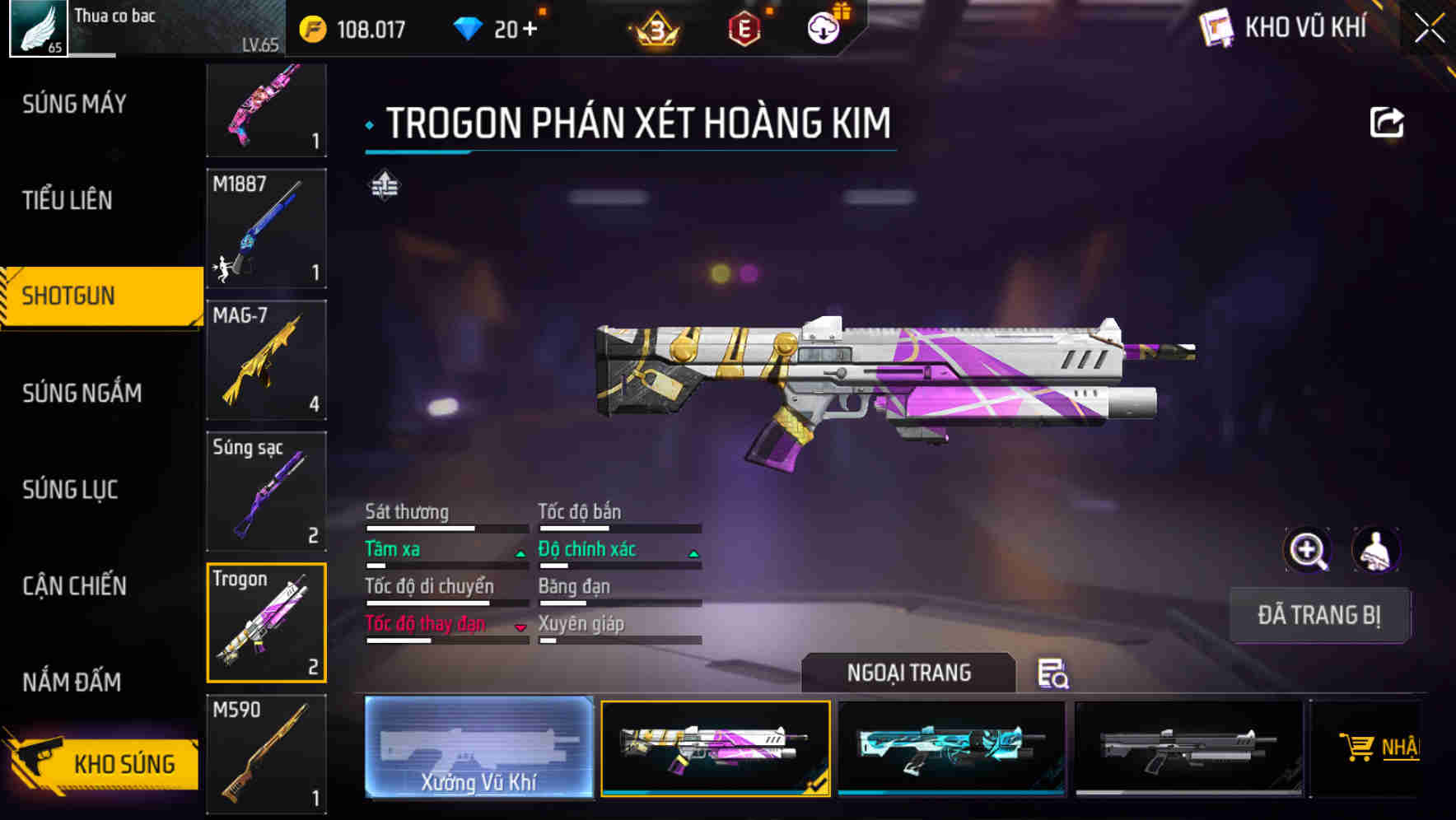
Task: Expand the Tầm xa stat indicator
Action: click(x=520, y=553)
